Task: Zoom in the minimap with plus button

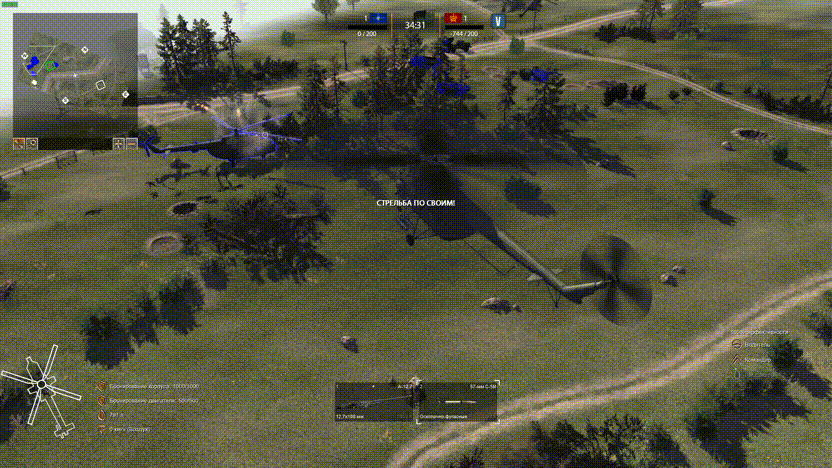Action: (120, 144)
